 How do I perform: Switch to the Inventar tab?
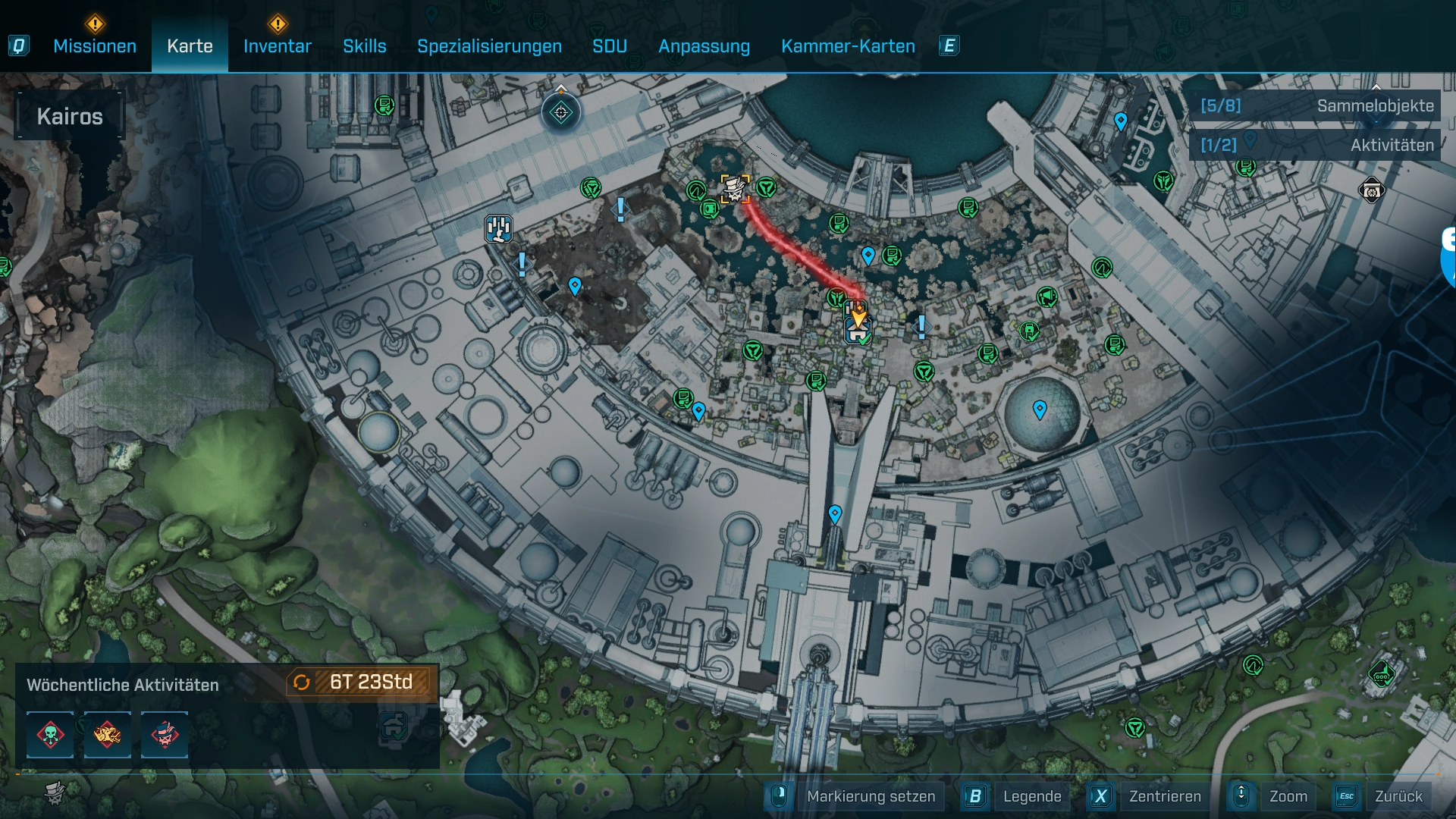pos(277,46)
